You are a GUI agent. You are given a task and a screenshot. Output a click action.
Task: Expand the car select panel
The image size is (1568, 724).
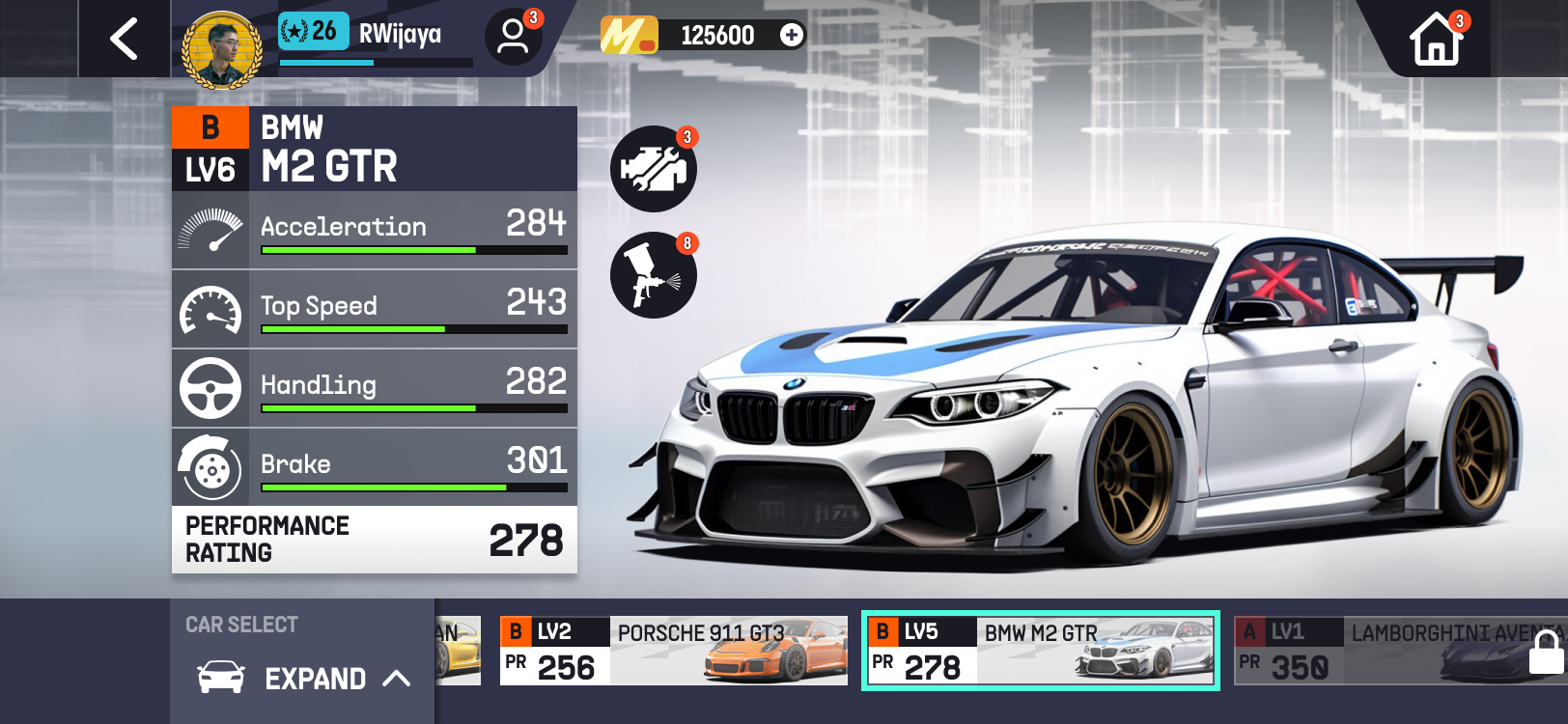click(x=303, y=678)
